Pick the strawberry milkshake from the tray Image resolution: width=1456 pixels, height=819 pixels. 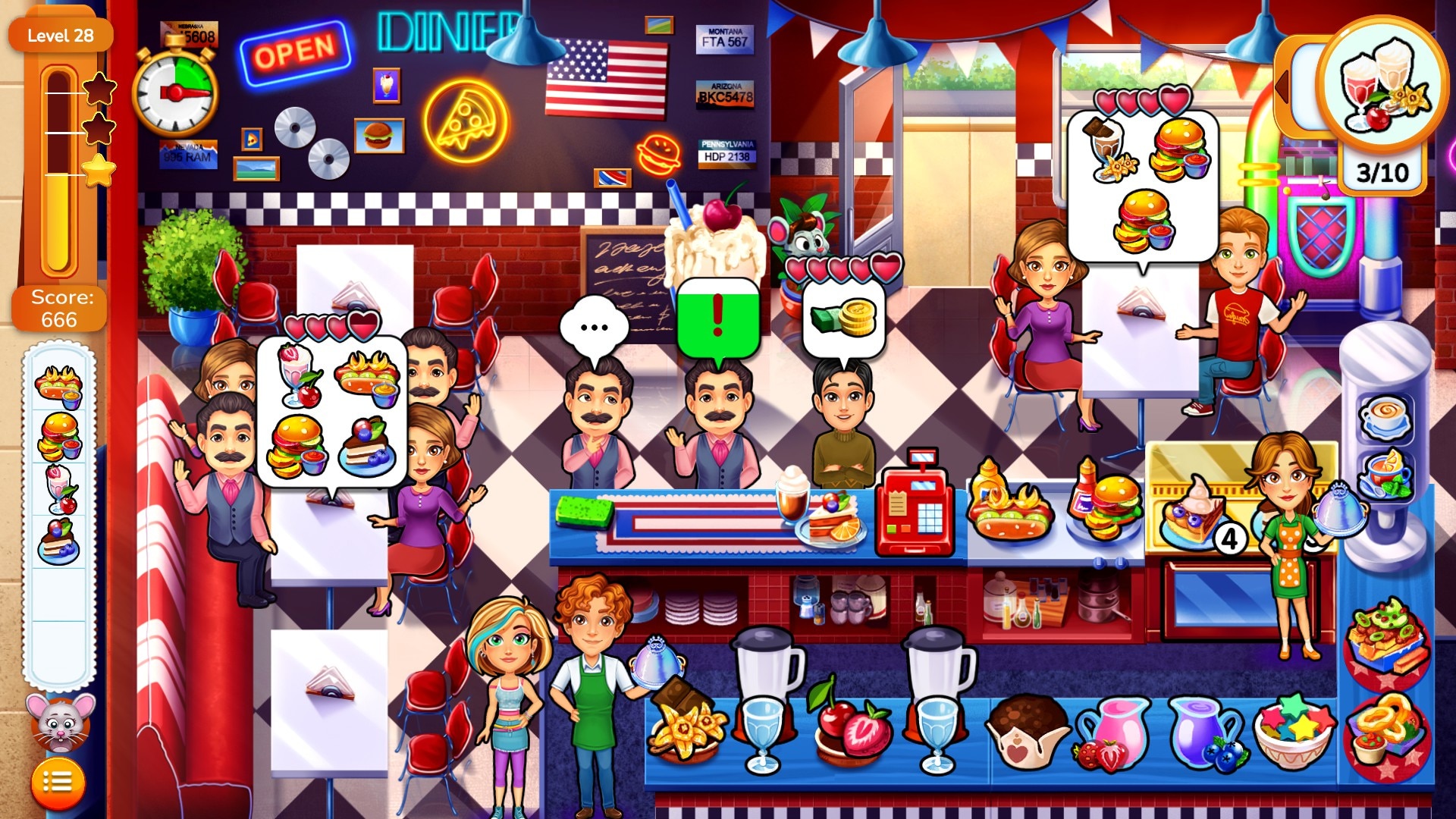coord(61,489)
